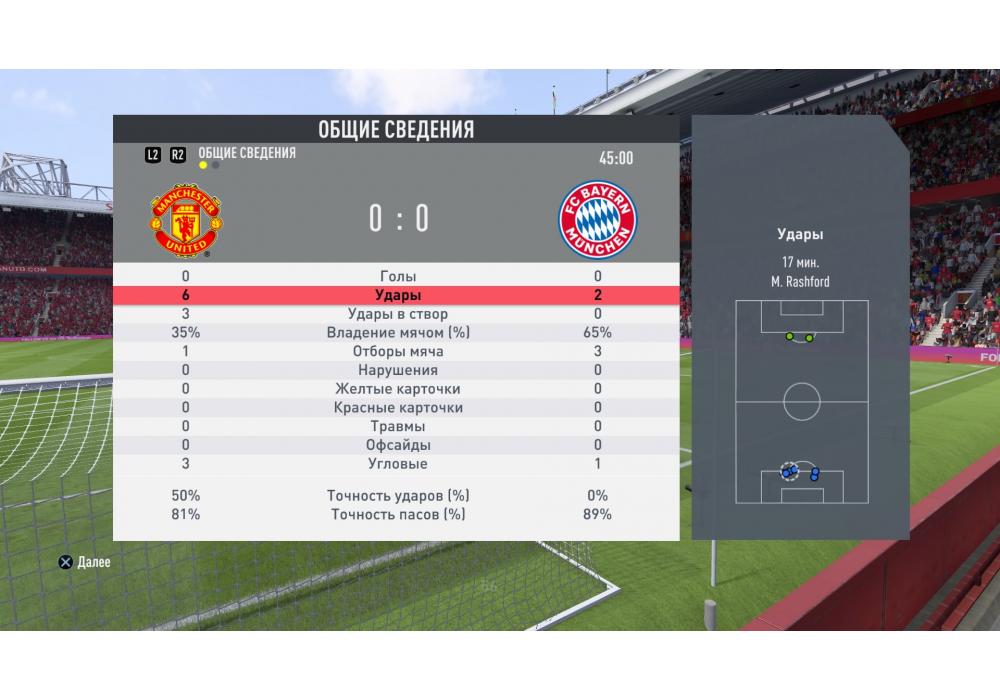1000x700 pixels.
Task: Select the Красные карточки row
Action: click(x=398, y=408)
